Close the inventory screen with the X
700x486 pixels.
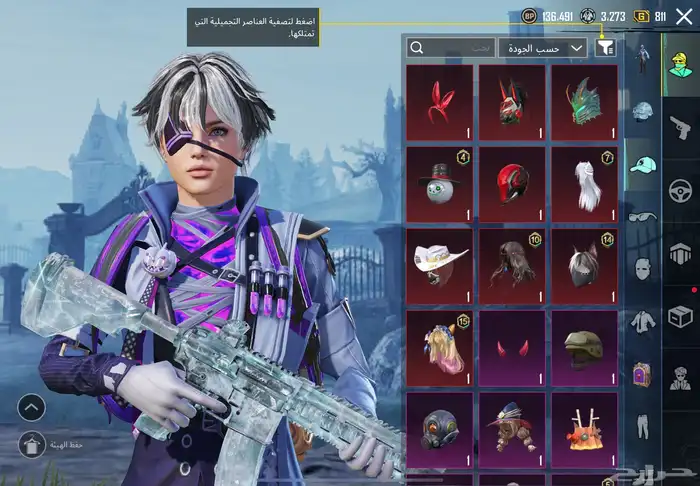point(683,17)
